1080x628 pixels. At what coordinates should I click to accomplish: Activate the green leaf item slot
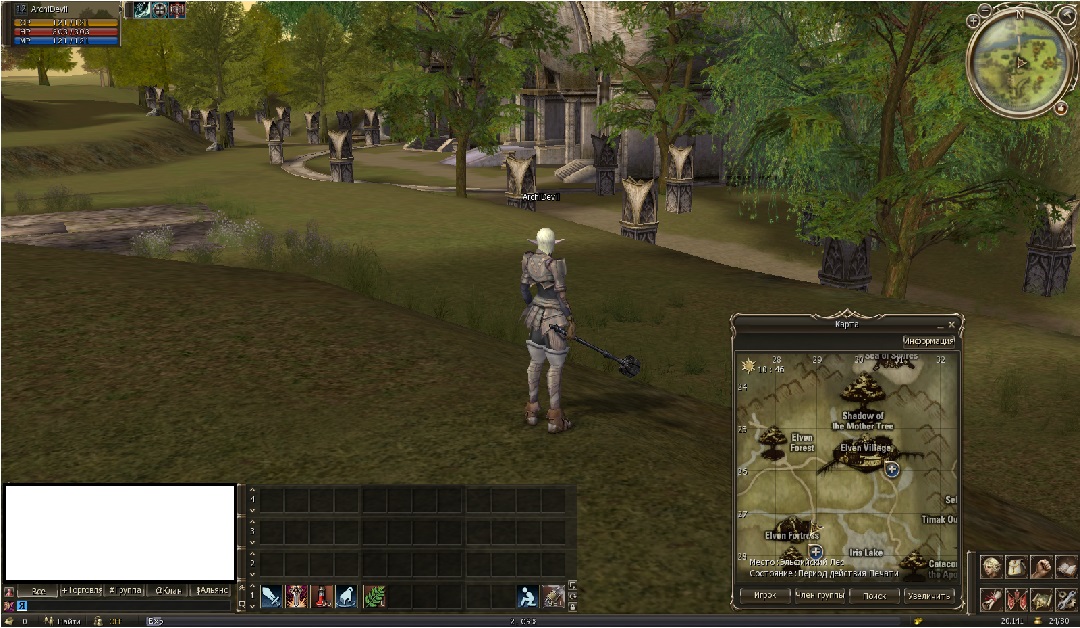[374, 597]
